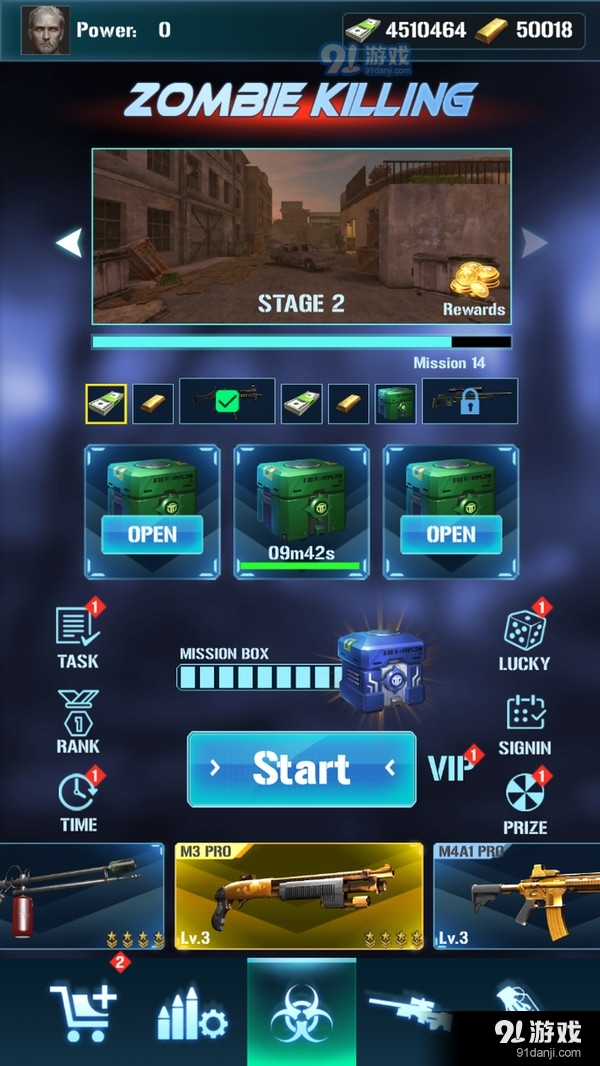Go to the next stage with right arrow

tap(534, 242)
